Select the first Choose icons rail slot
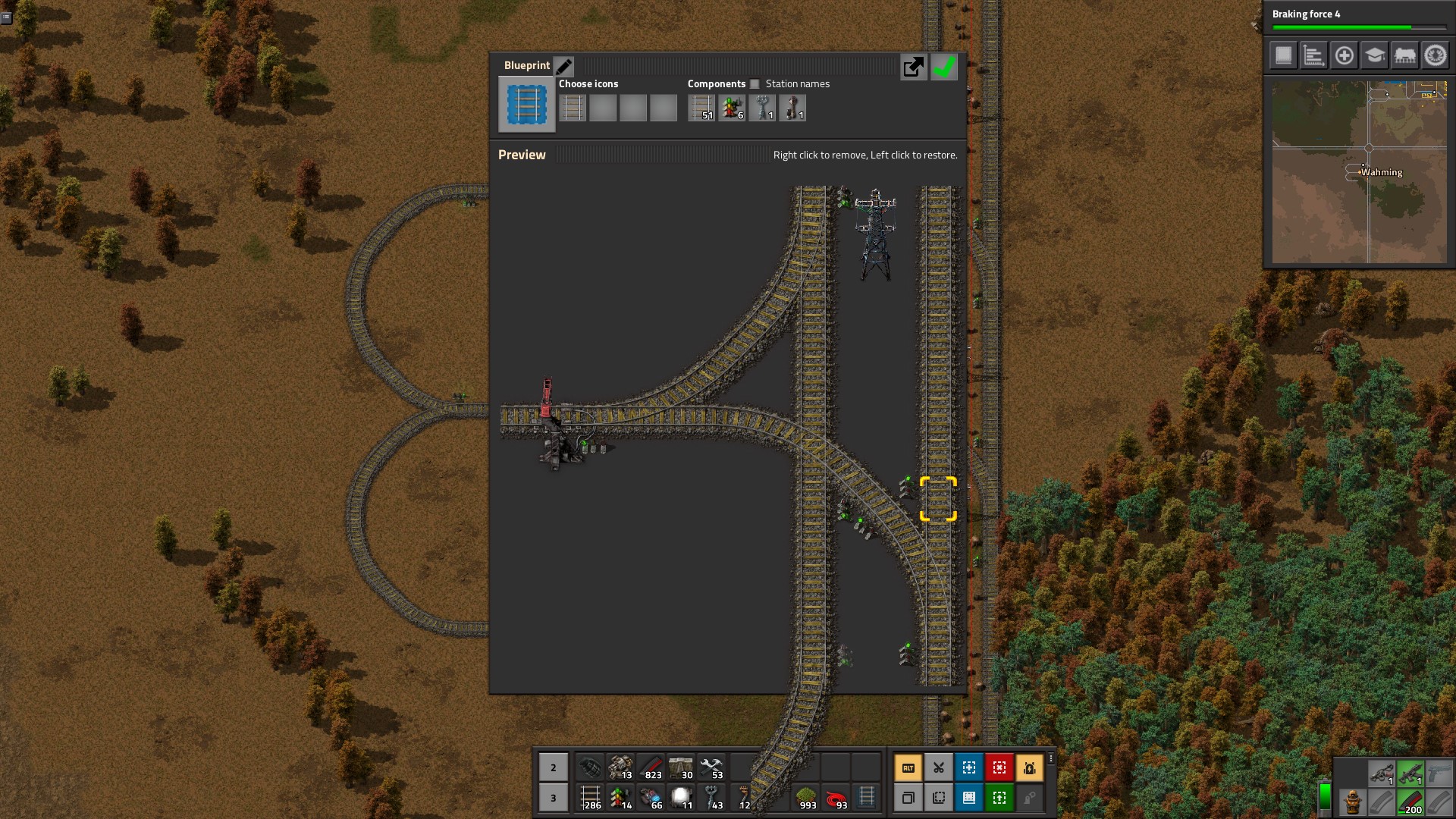The width and height of the screenshot is (1456, 819). pos(573,108)
